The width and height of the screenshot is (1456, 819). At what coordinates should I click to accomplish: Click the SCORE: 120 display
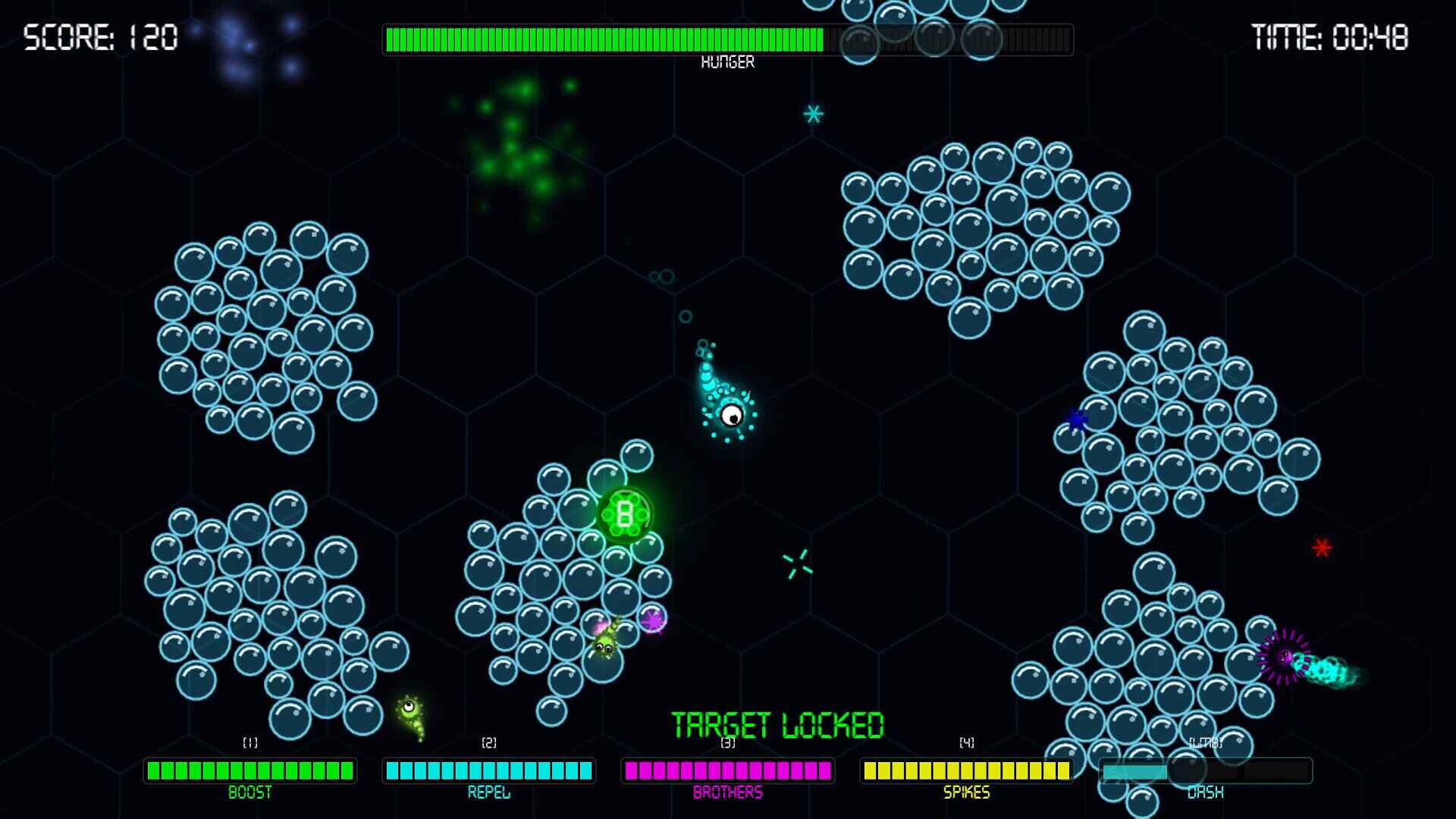(x=99, y=34)
